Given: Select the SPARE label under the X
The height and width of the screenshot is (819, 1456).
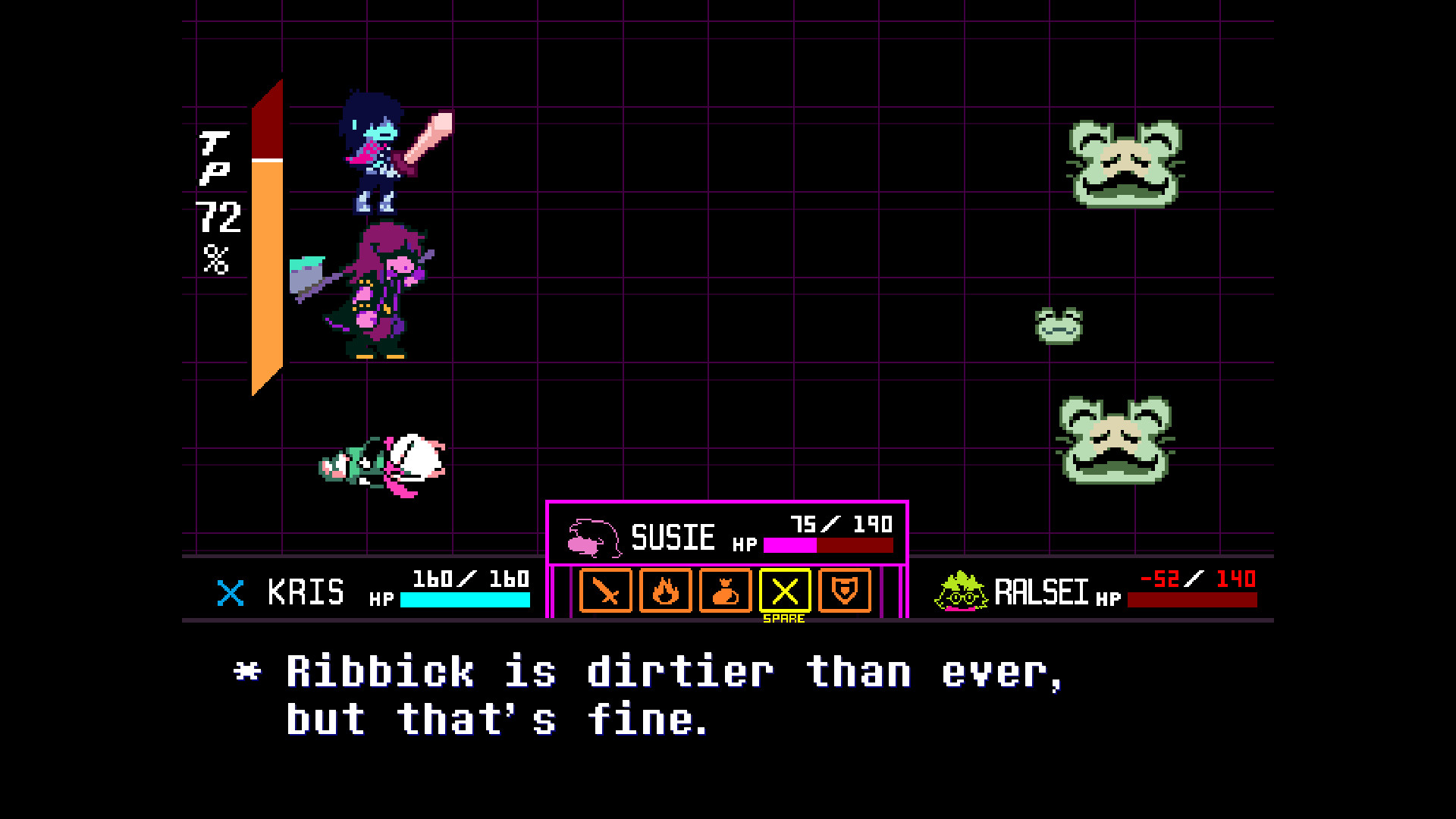Looking at the screenshot, I should (785, 619).
